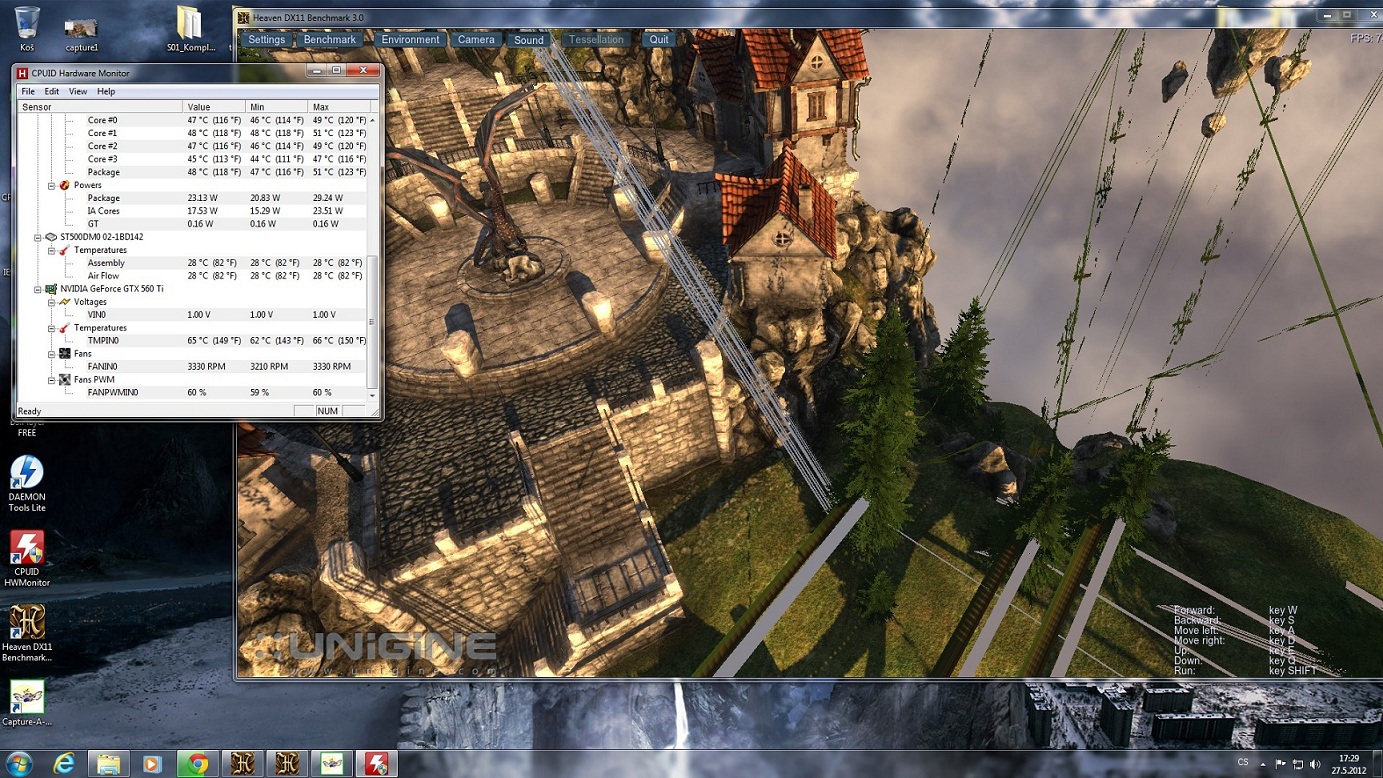1383x778 pixels.
Task: Toggle the Tessellation option
Action: pos(596,40)
